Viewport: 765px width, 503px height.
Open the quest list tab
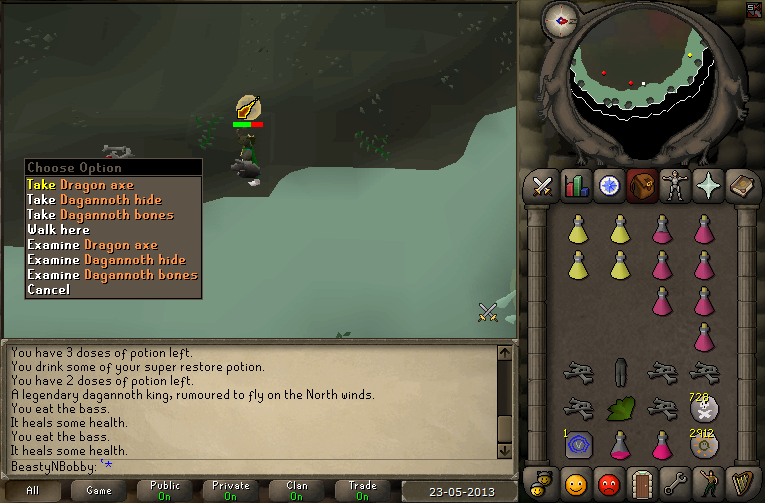click(x=609, y=187)
